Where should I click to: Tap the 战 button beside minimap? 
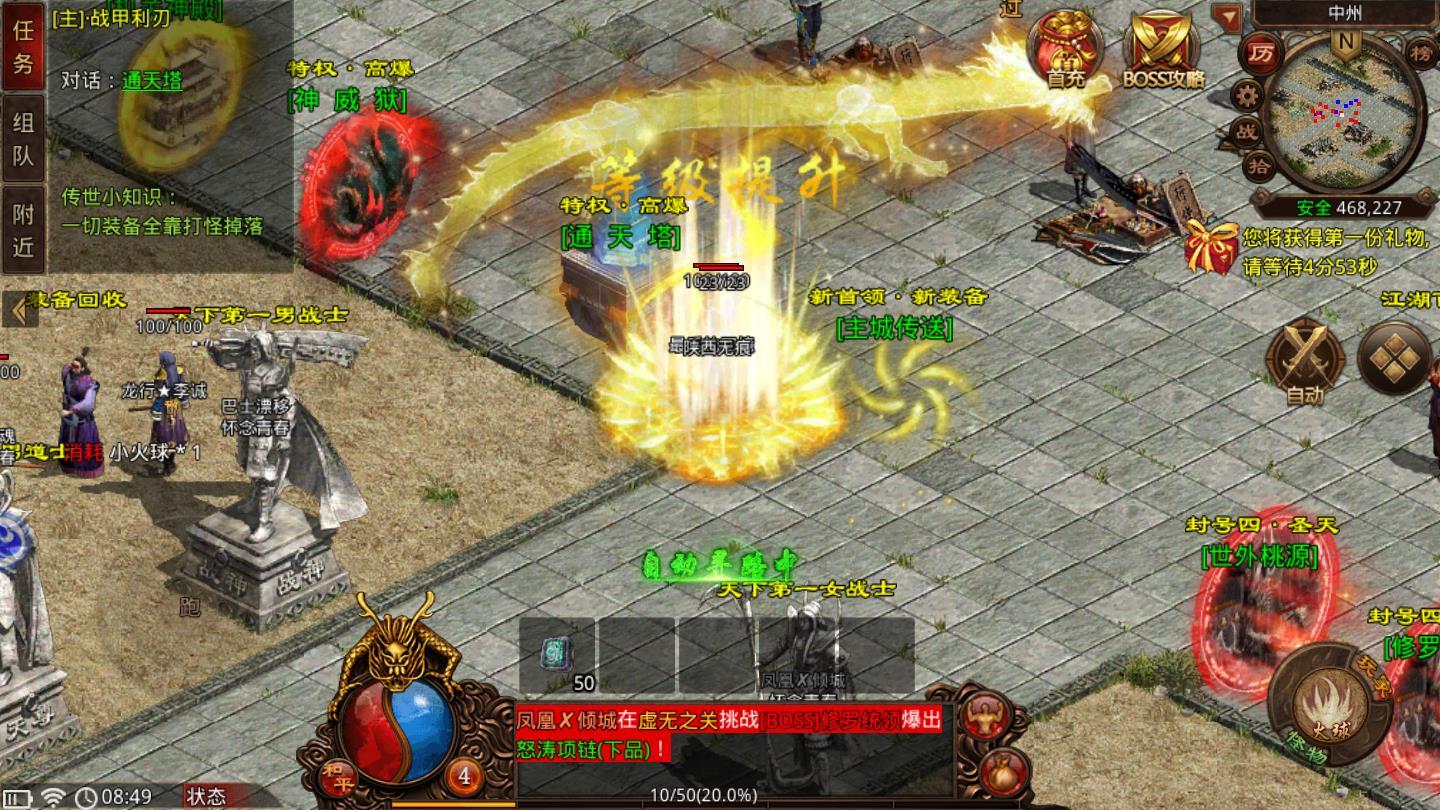coord(1248,131)
